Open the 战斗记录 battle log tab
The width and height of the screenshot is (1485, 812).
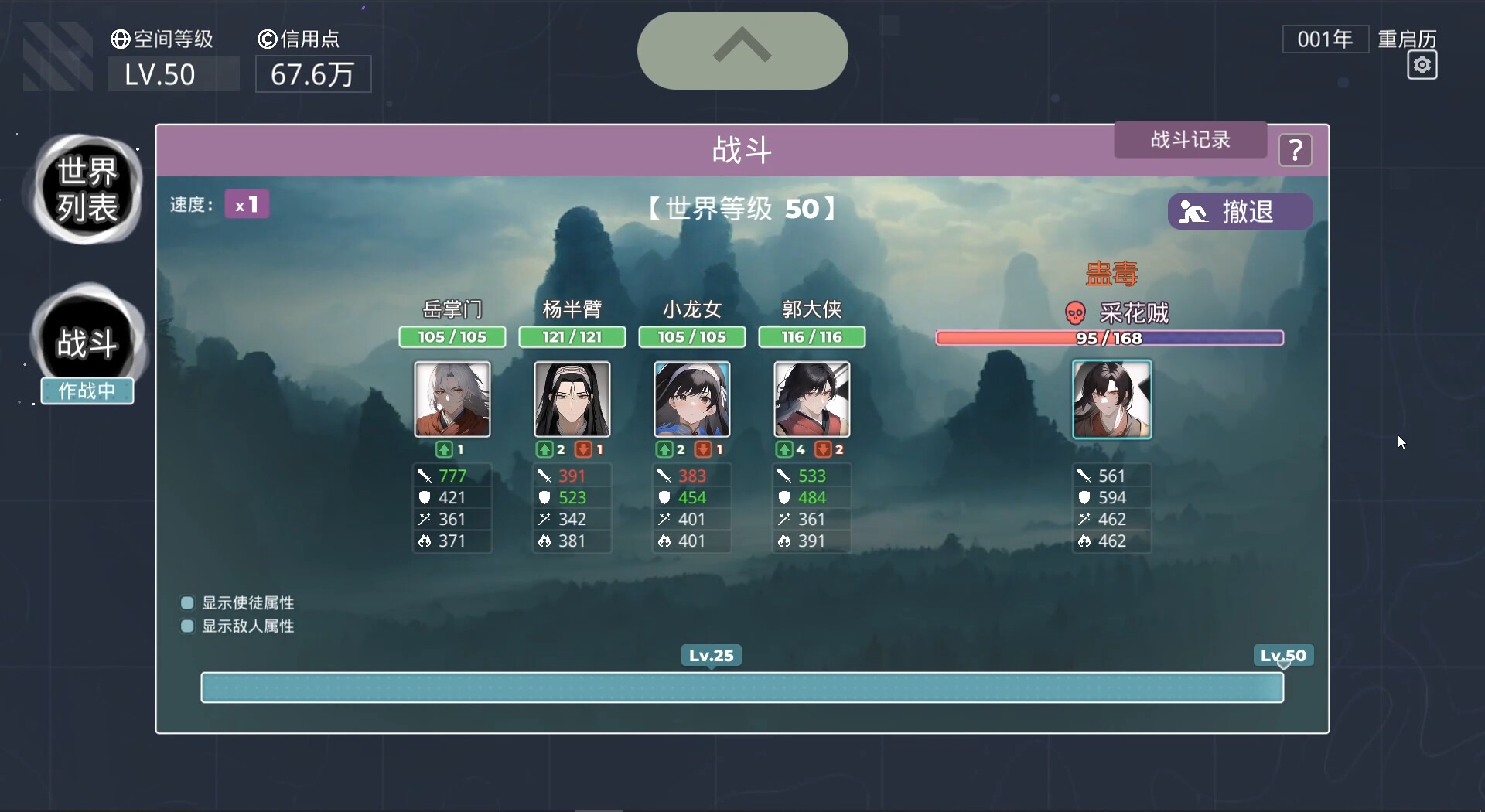pos(1190,140)
